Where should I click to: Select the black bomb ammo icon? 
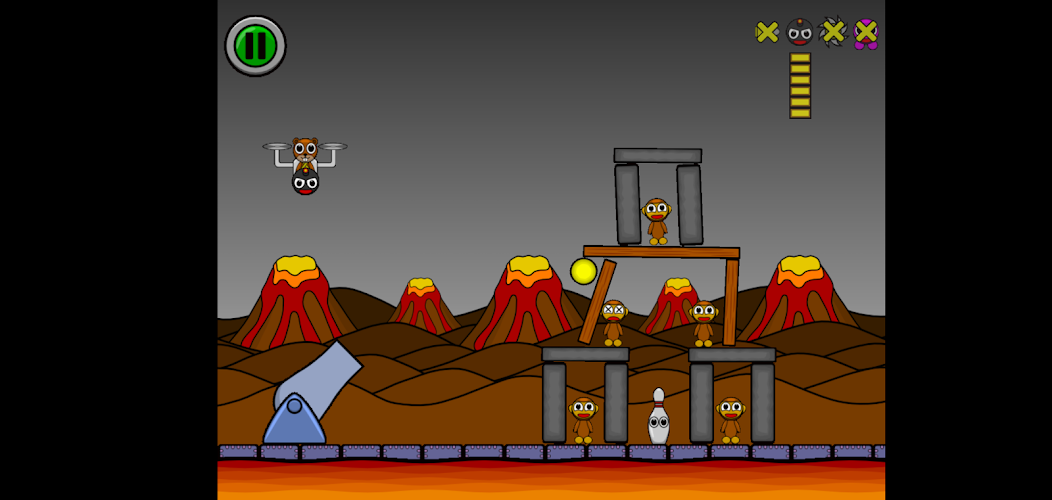[x=800, y=32]
